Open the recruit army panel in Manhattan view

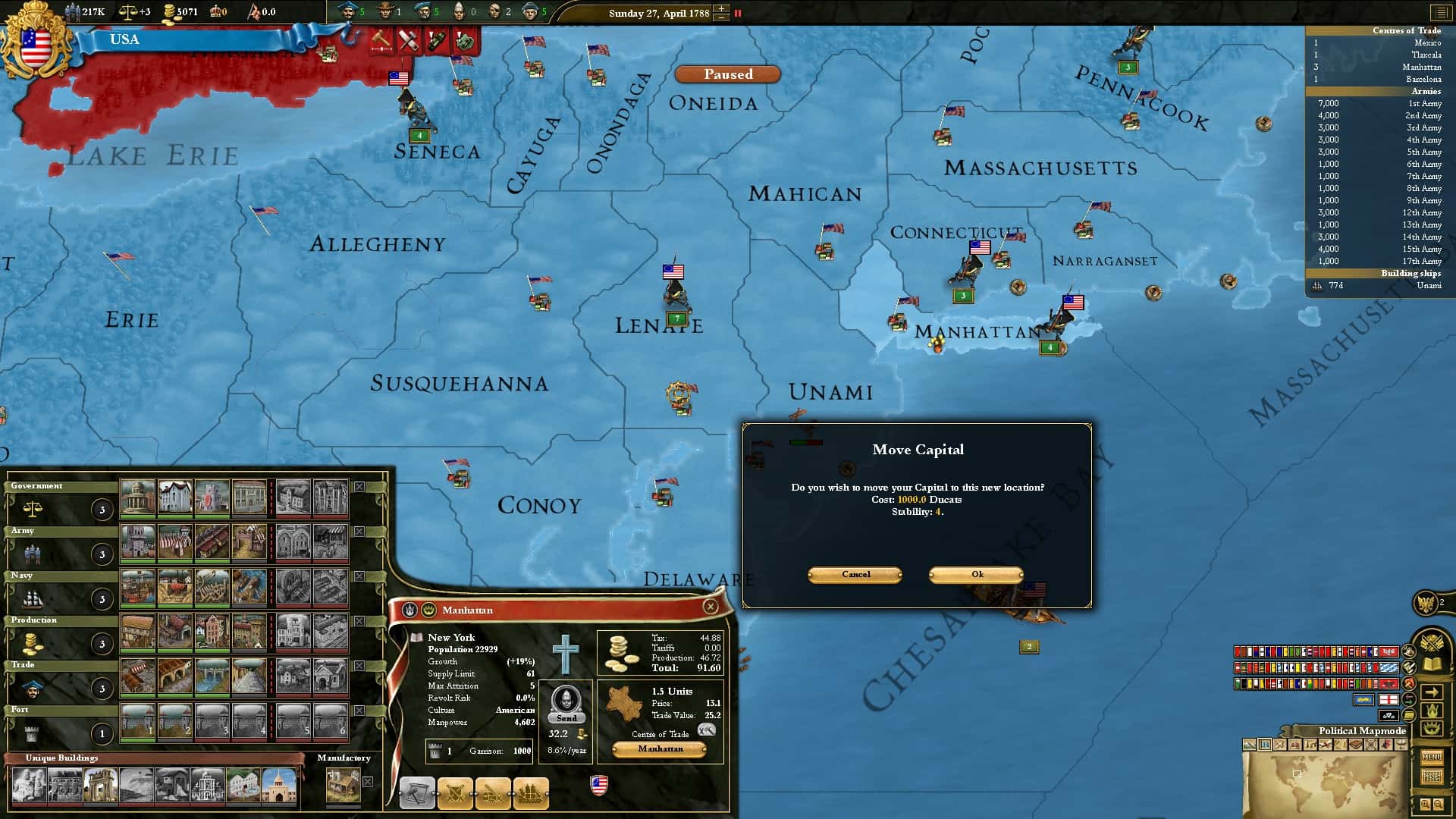pos(455,793)
